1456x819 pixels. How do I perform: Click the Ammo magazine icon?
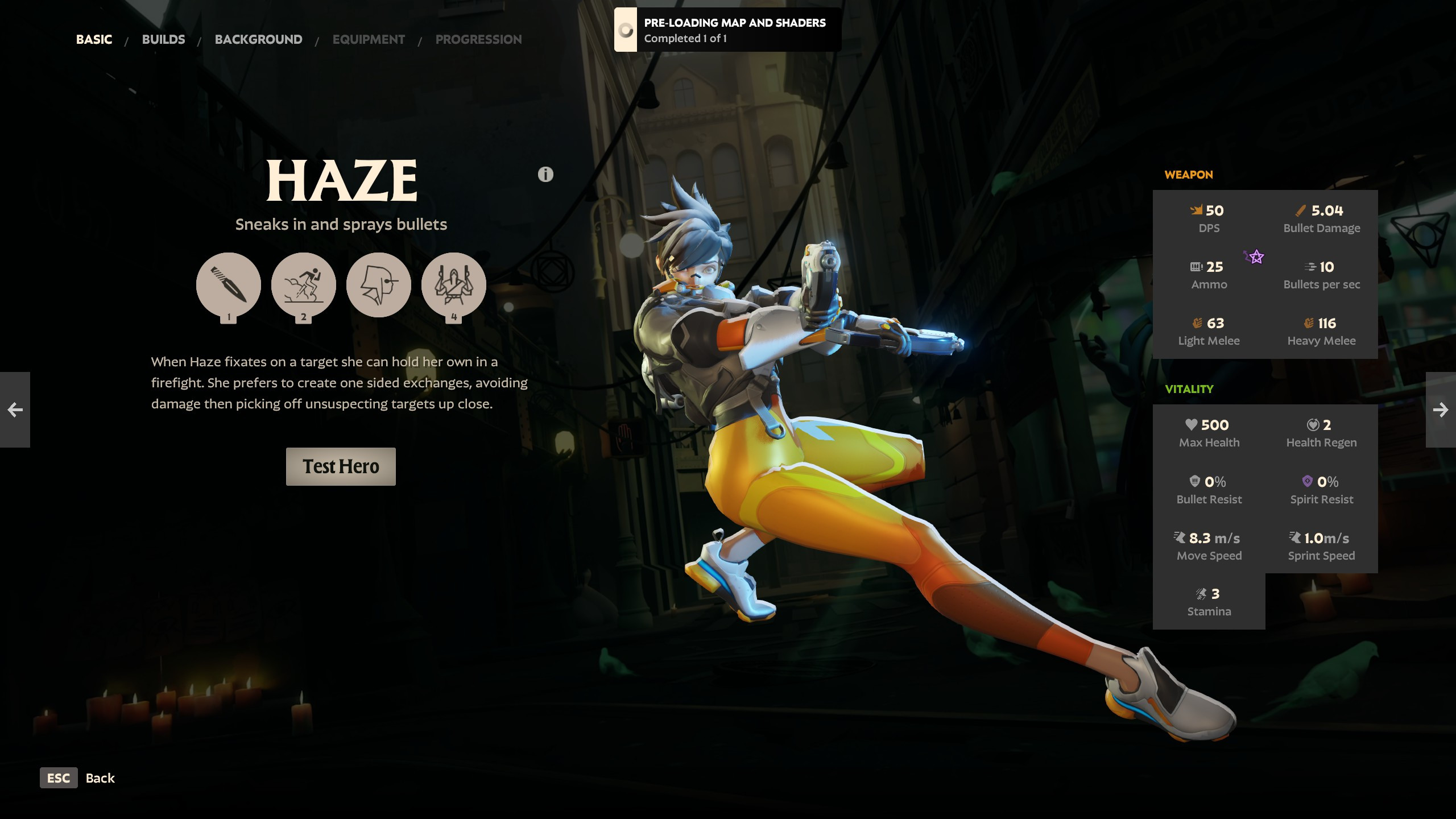1196,267
